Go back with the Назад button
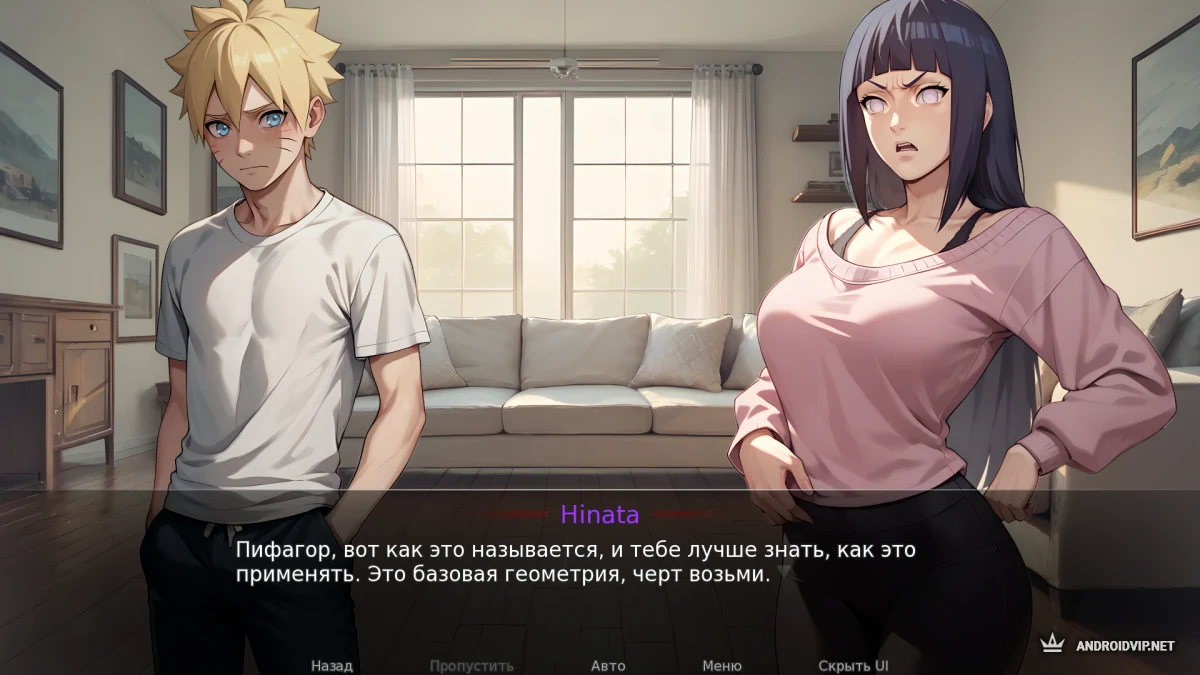This screenshot has width=1200, height=675. click(x=332, y=666)
